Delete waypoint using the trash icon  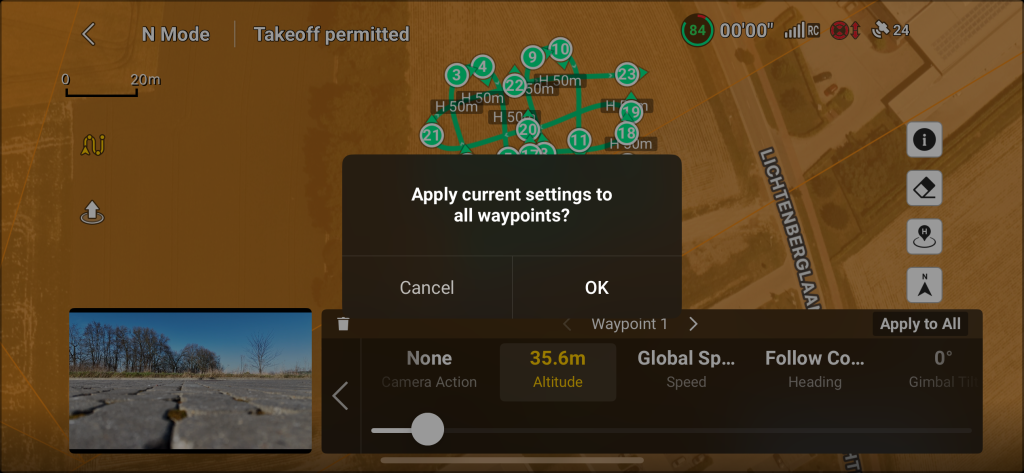(x=343, y=324)
